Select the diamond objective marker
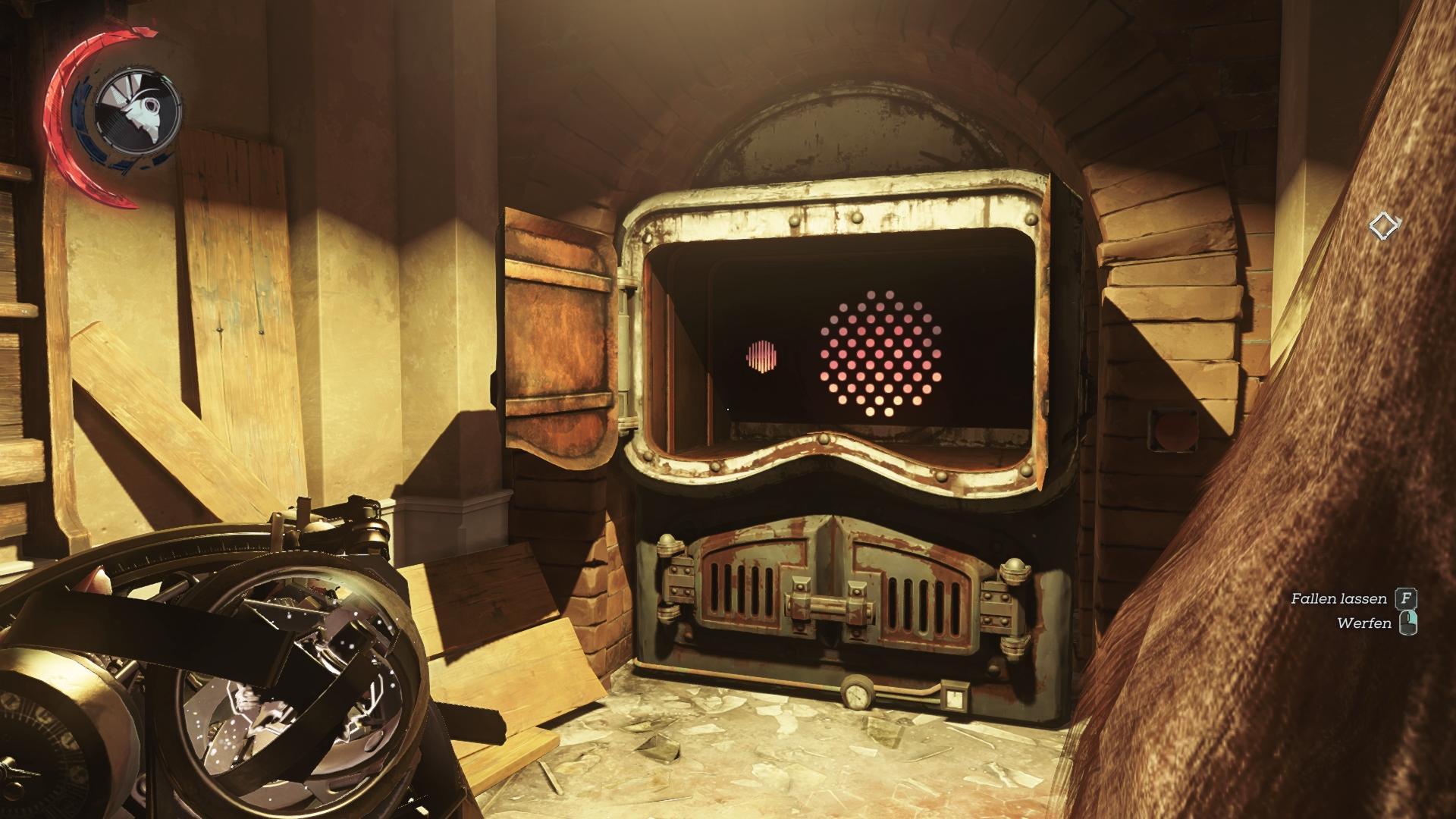The width and height of the screenshot is (1456, 819). 1384,225
